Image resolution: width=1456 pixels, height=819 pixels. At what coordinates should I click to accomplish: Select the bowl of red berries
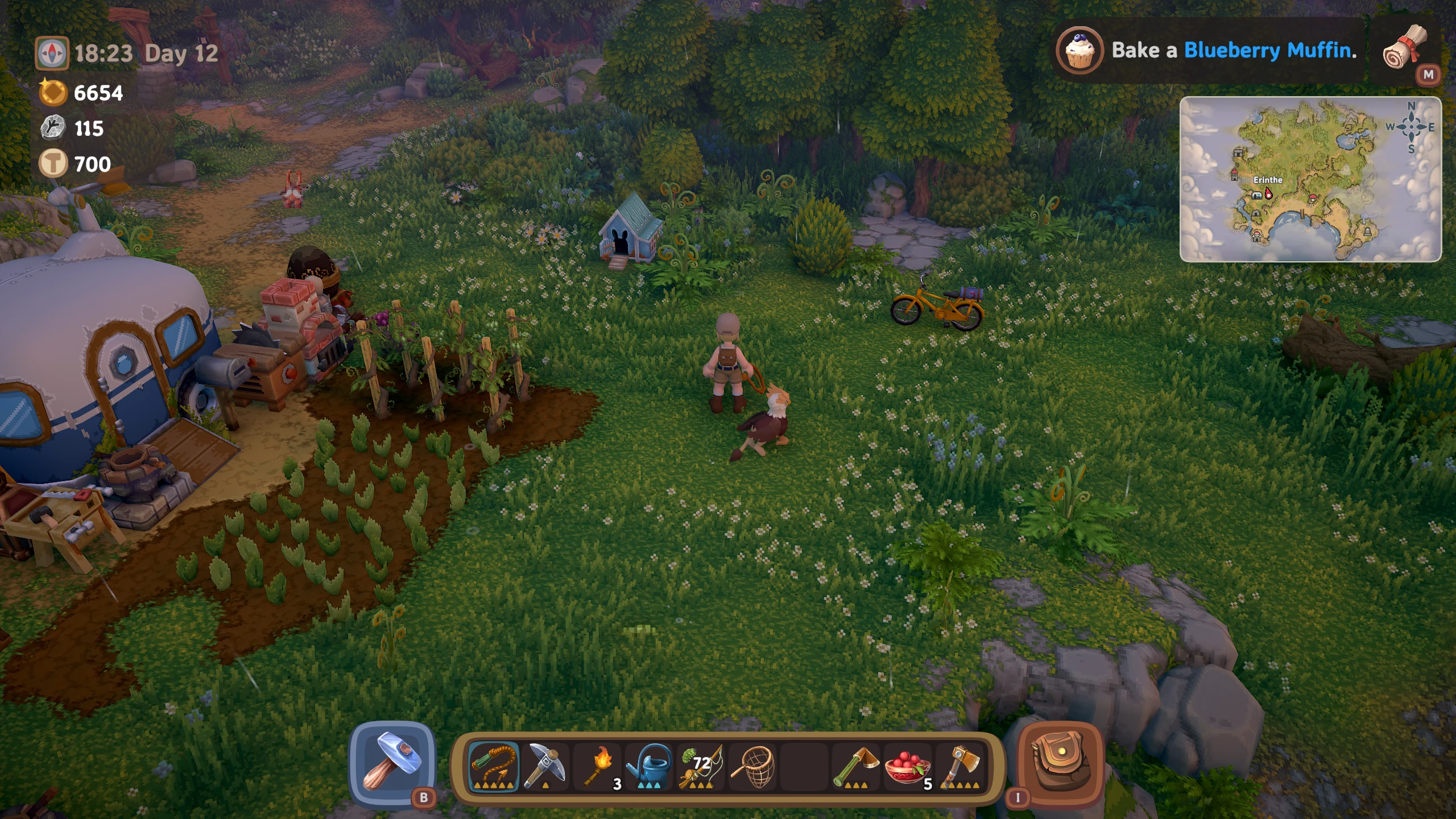[x=908, y=766]
